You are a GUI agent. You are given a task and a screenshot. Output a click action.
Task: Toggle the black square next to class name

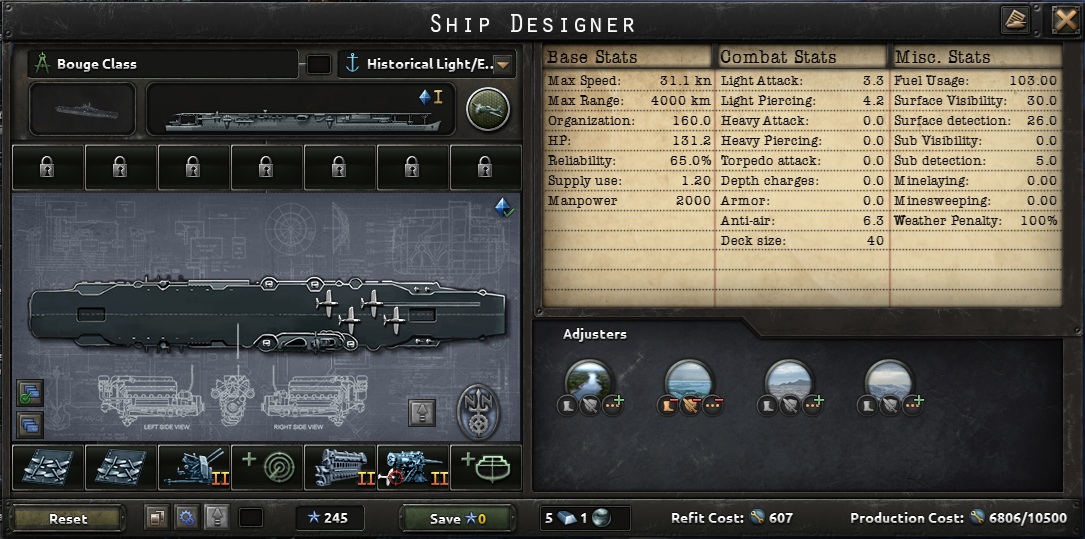click(319, 64)
